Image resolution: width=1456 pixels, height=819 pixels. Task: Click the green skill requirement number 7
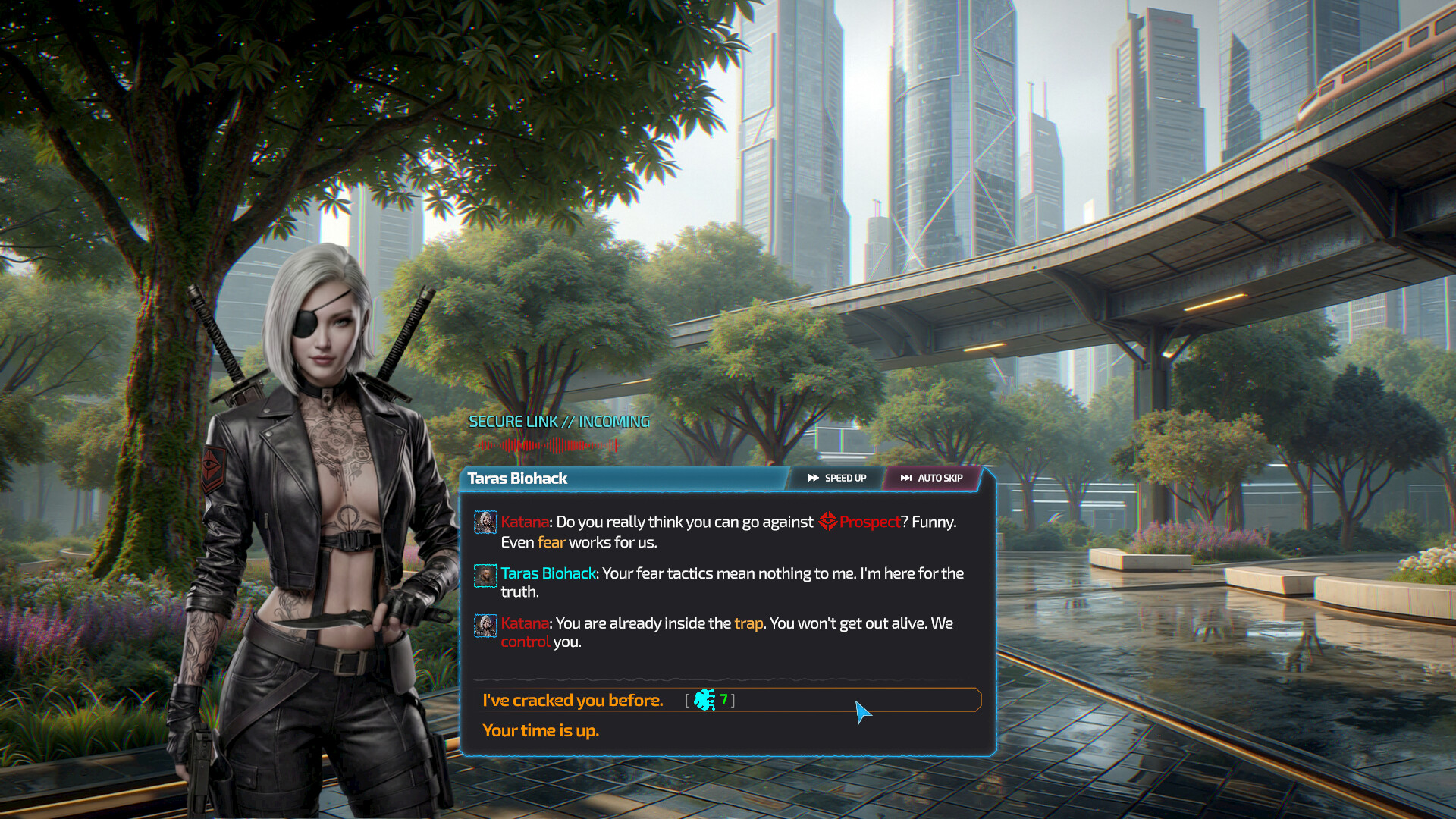(x=724, y=700)
